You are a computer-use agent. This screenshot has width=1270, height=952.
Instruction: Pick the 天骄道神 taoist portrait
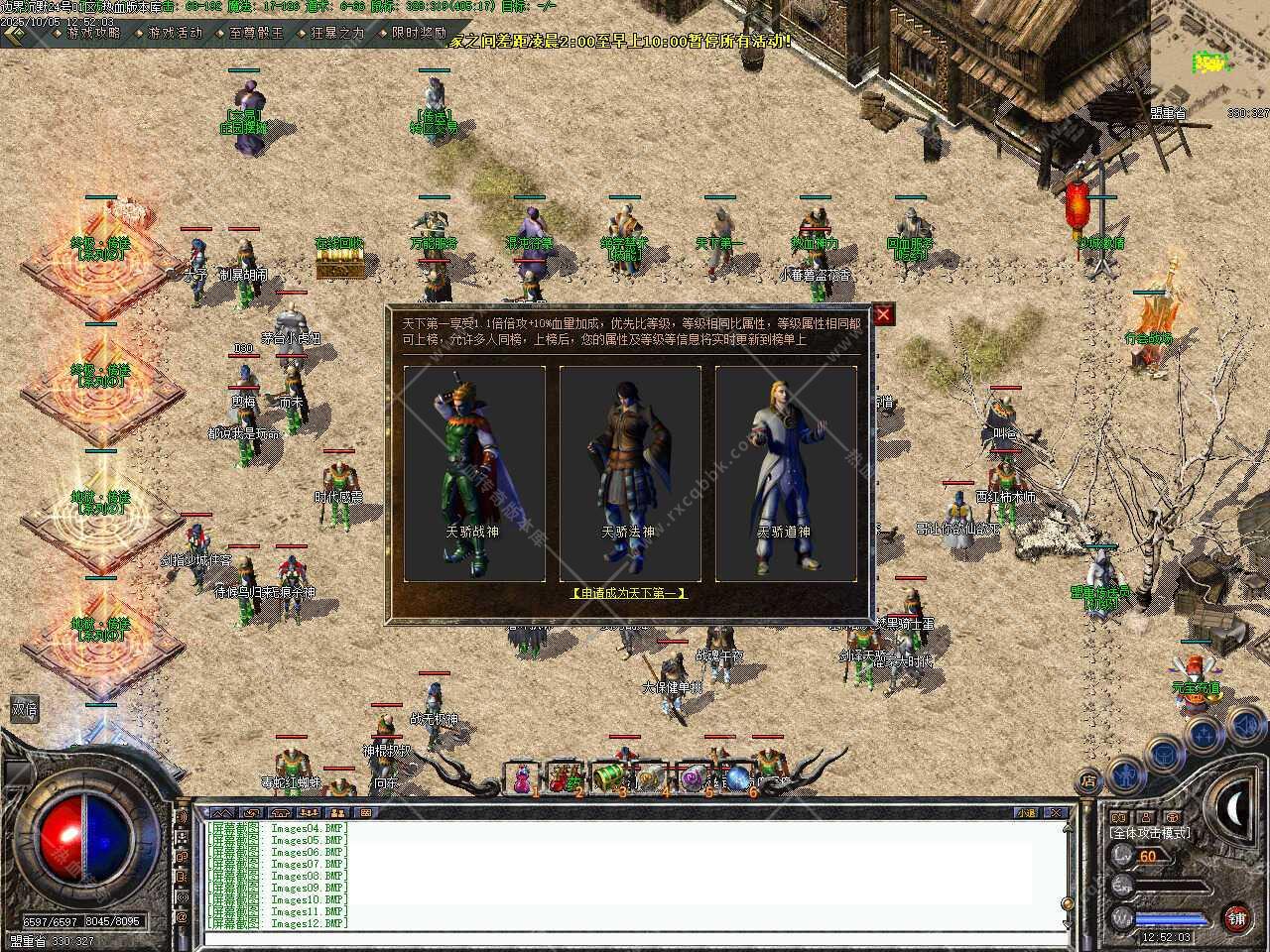click(x=786, y=472)
